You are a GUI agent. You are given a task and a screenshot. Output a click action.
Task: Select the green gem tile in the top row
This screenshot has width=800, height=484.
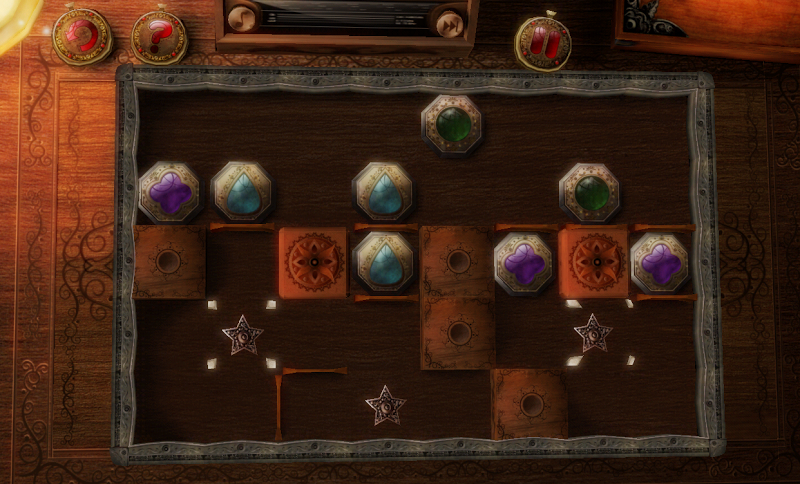452,124
